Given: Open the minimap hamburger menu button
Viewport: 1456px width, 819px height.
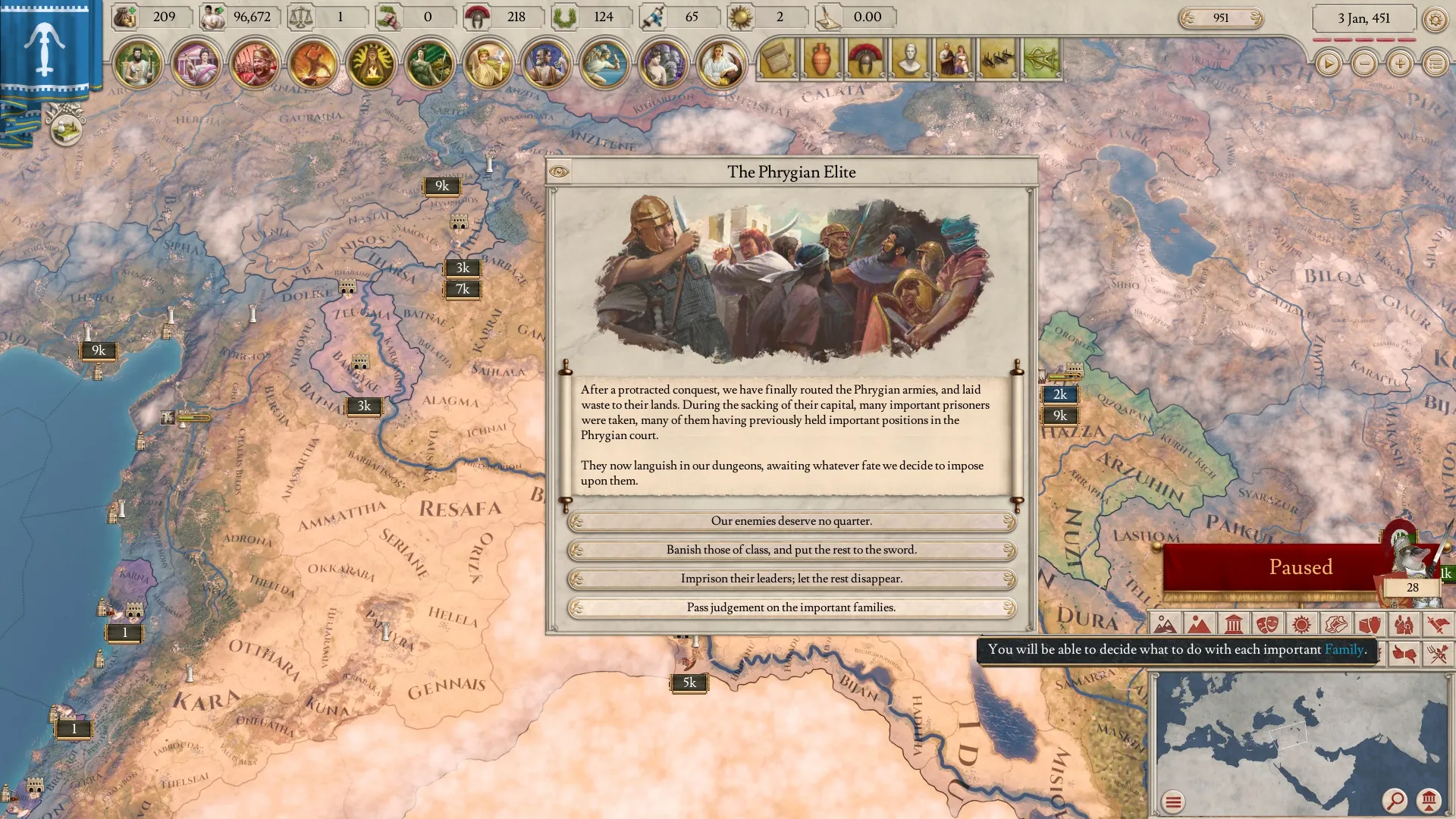Looking at the screenshot, I should click(x=1173, y=802).
